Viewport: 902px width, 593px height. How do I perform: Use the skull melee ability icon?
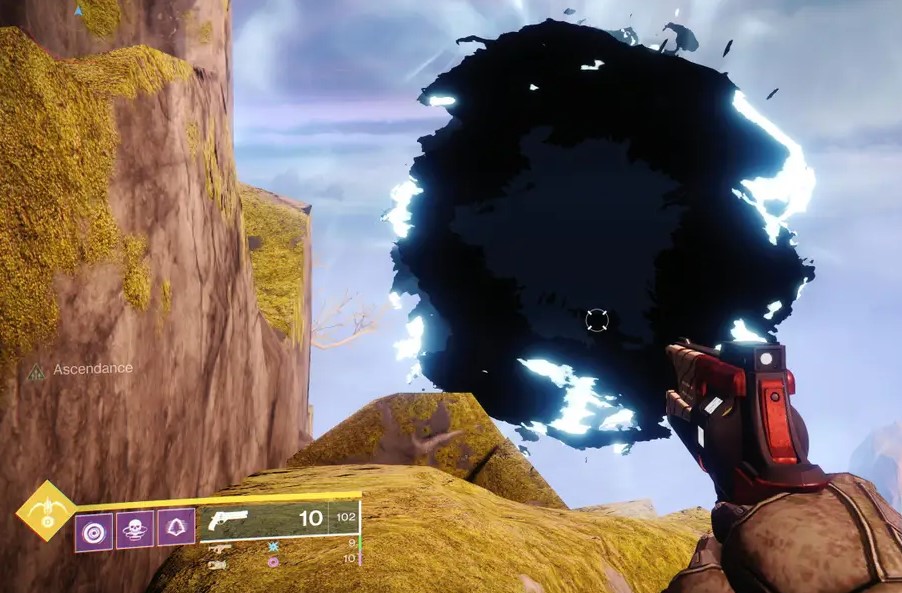tap(135, 528)
